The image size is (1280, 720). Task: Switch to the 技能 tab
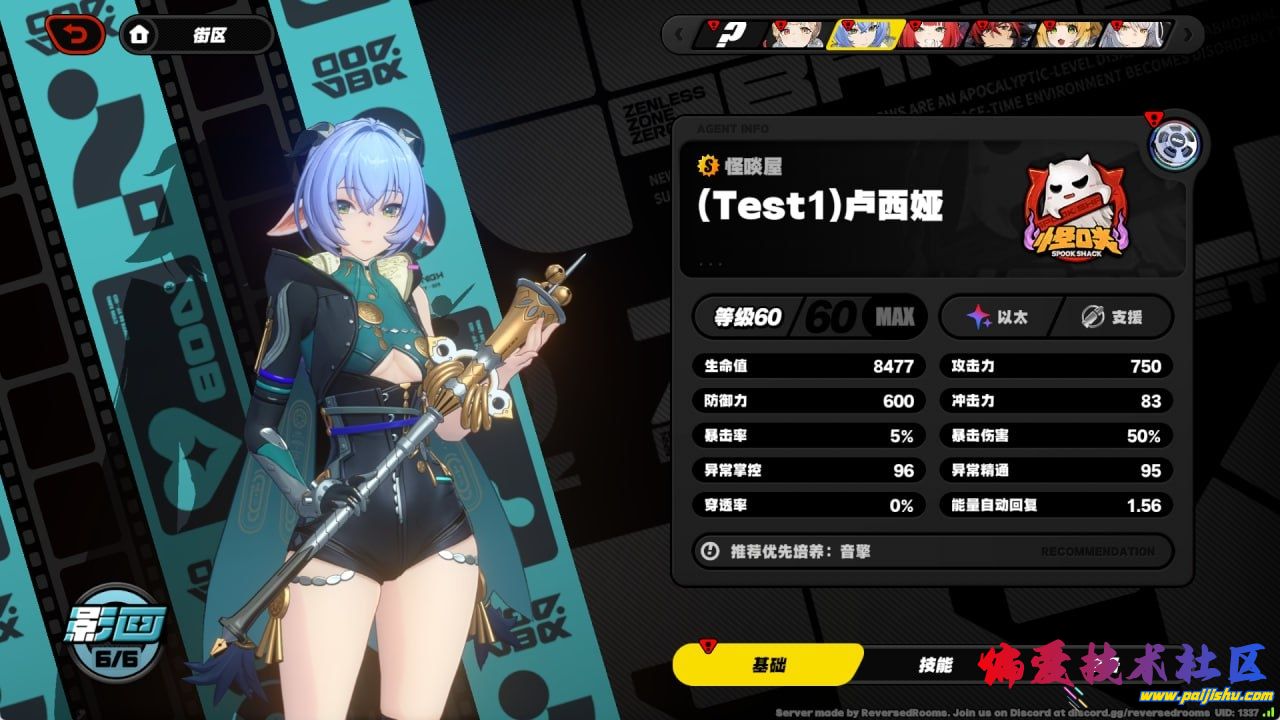(x=935, y=665)
